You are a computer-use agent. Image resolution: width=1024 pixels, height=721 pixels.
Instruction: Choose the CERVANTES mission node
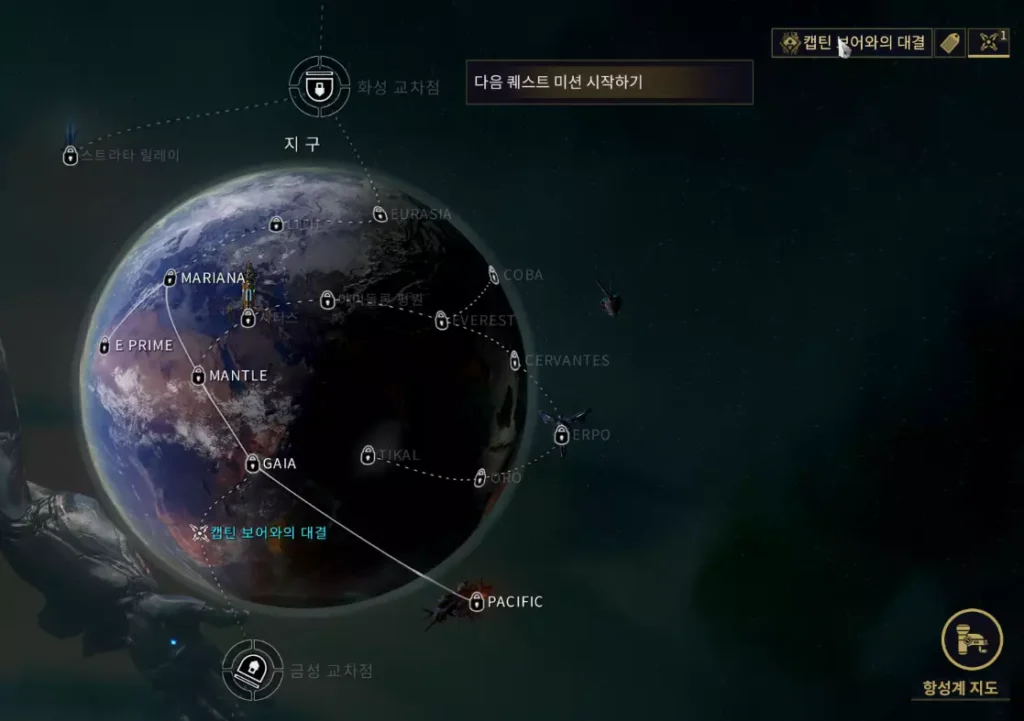pyautogui.click(x=515, y=361)
